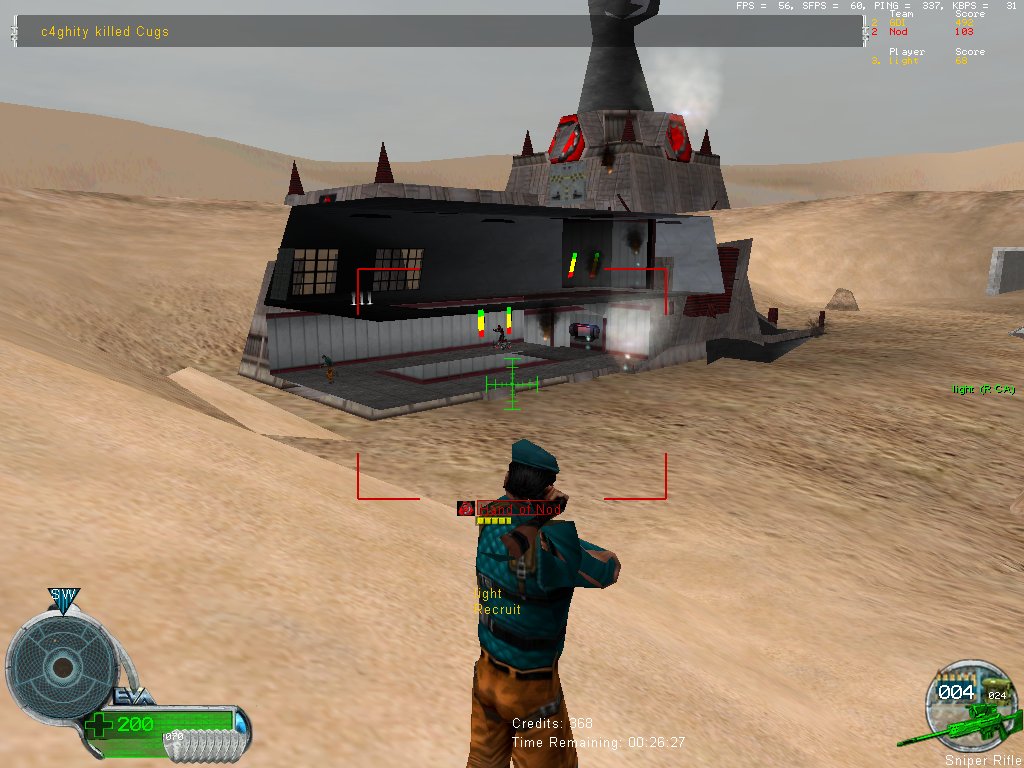Click the SW compass direction marker
Image resolution: width=1024 pixels, height=768 pixels.
(64, 597)
